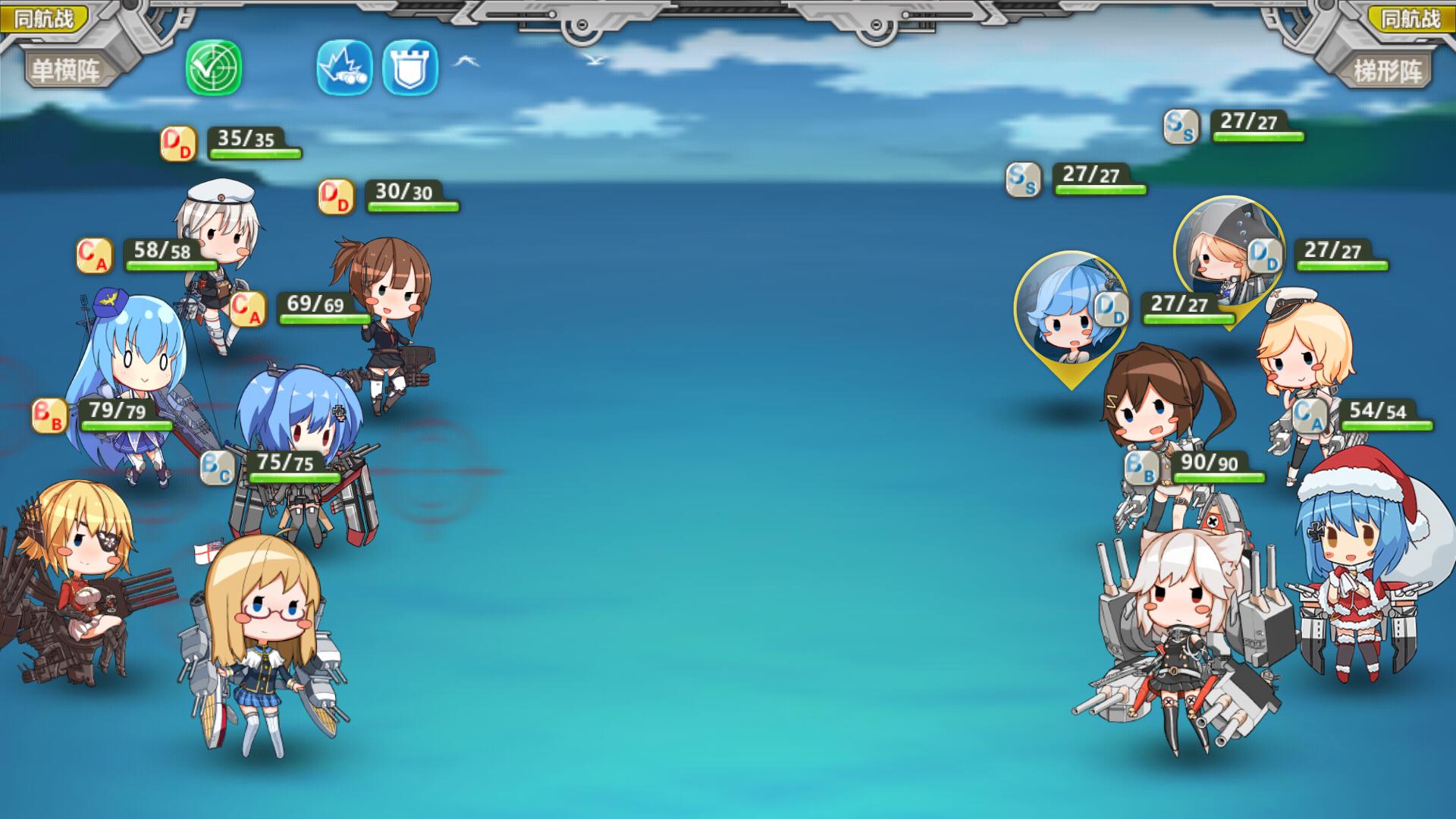Select the blue binoculars recon icon
The image size is (1456, 819).
coord(344,68)
